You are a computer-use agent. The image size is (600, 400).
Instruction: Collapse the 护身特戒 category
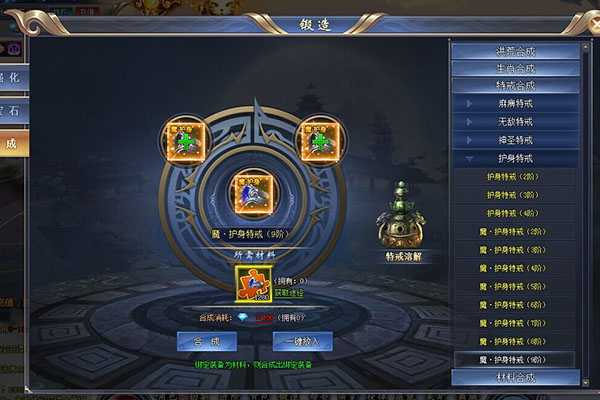coord(515,159)
